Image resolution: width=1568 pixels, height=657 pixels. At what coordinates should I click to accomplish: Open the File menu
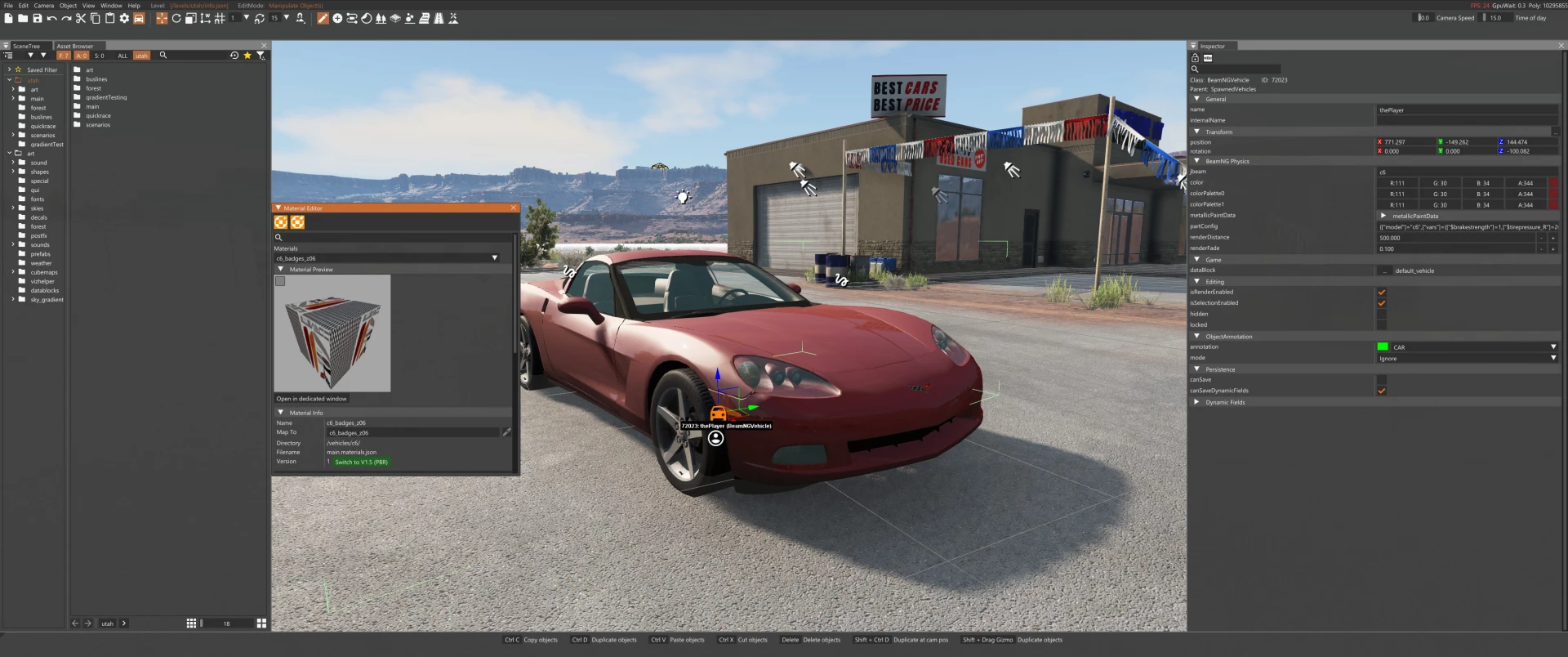(8, 6)
